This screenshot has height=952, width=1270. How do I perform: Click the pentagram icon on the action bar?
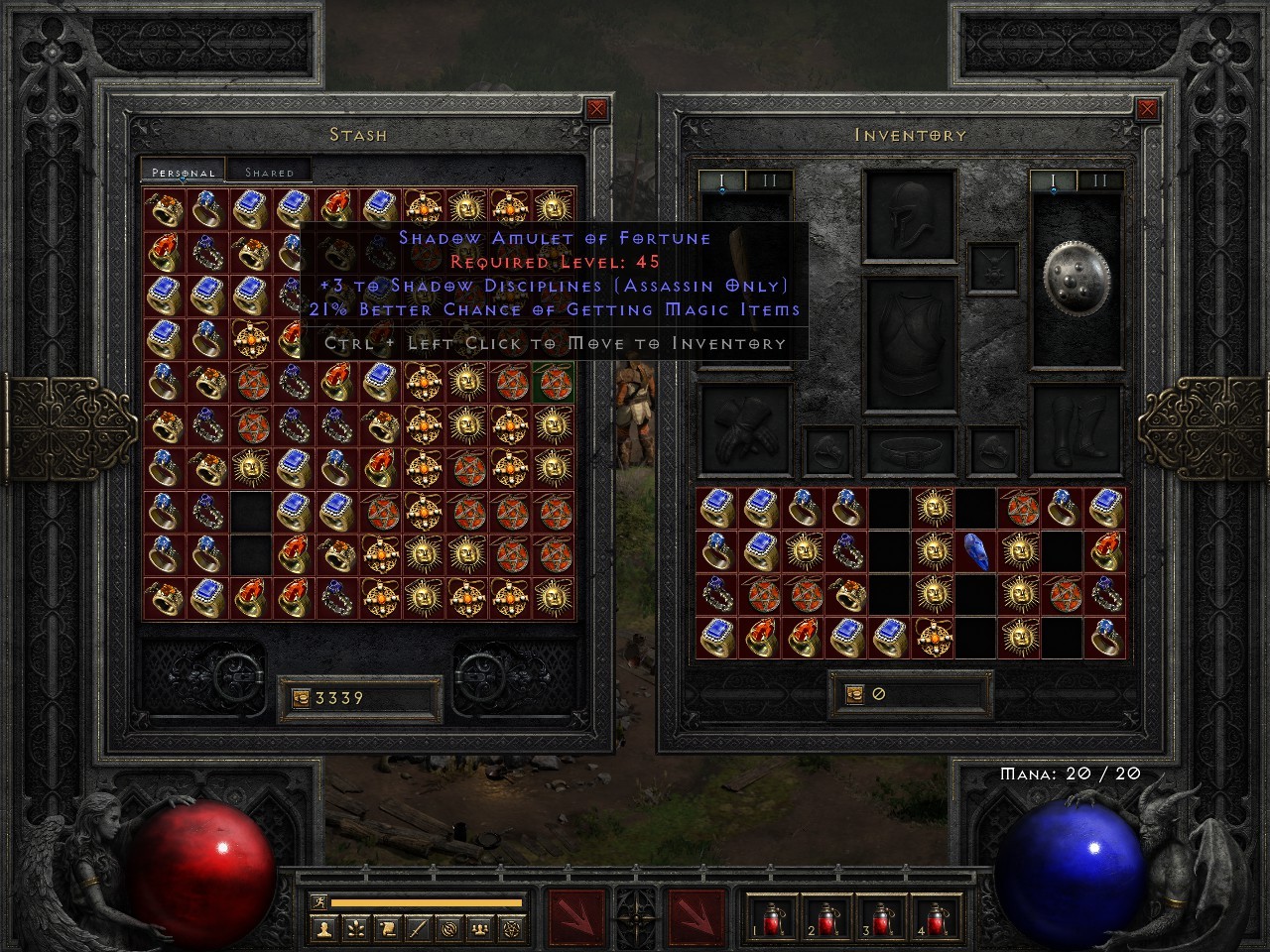(510, 928)
